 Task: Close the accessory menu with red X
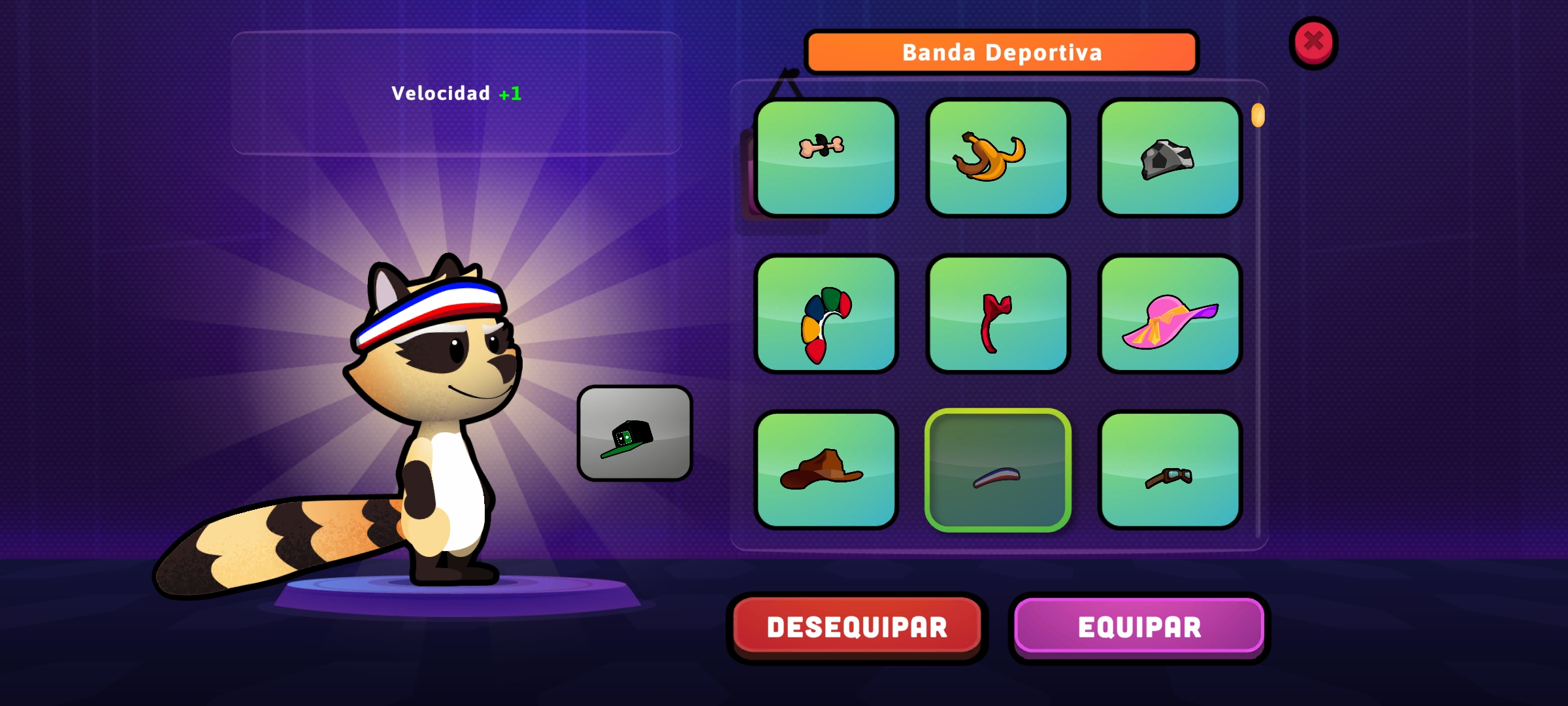click(1313, 42)
